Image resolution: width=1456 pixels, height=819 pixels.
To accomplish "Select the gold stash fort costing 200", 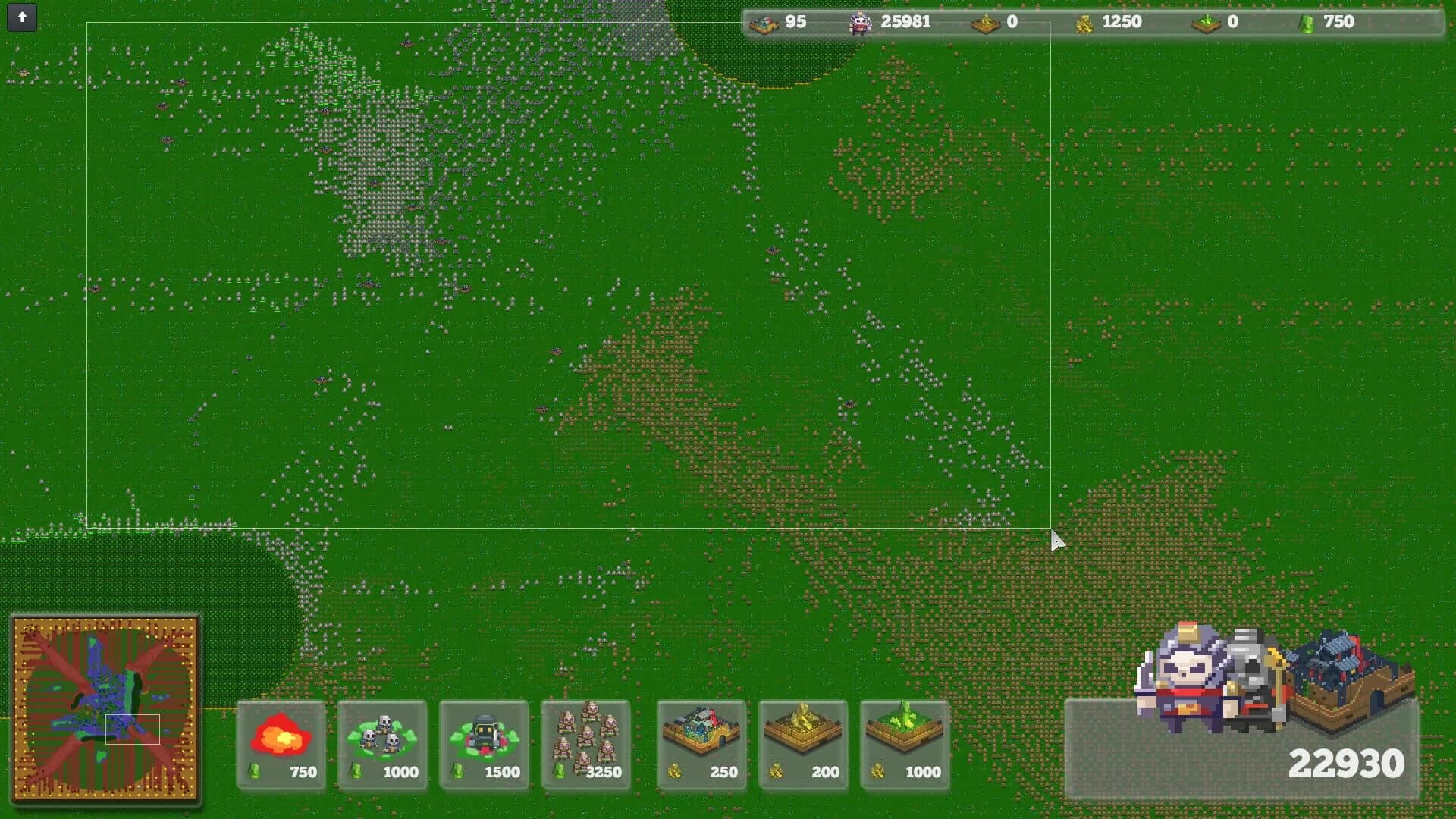I will (x=804, y=745).
